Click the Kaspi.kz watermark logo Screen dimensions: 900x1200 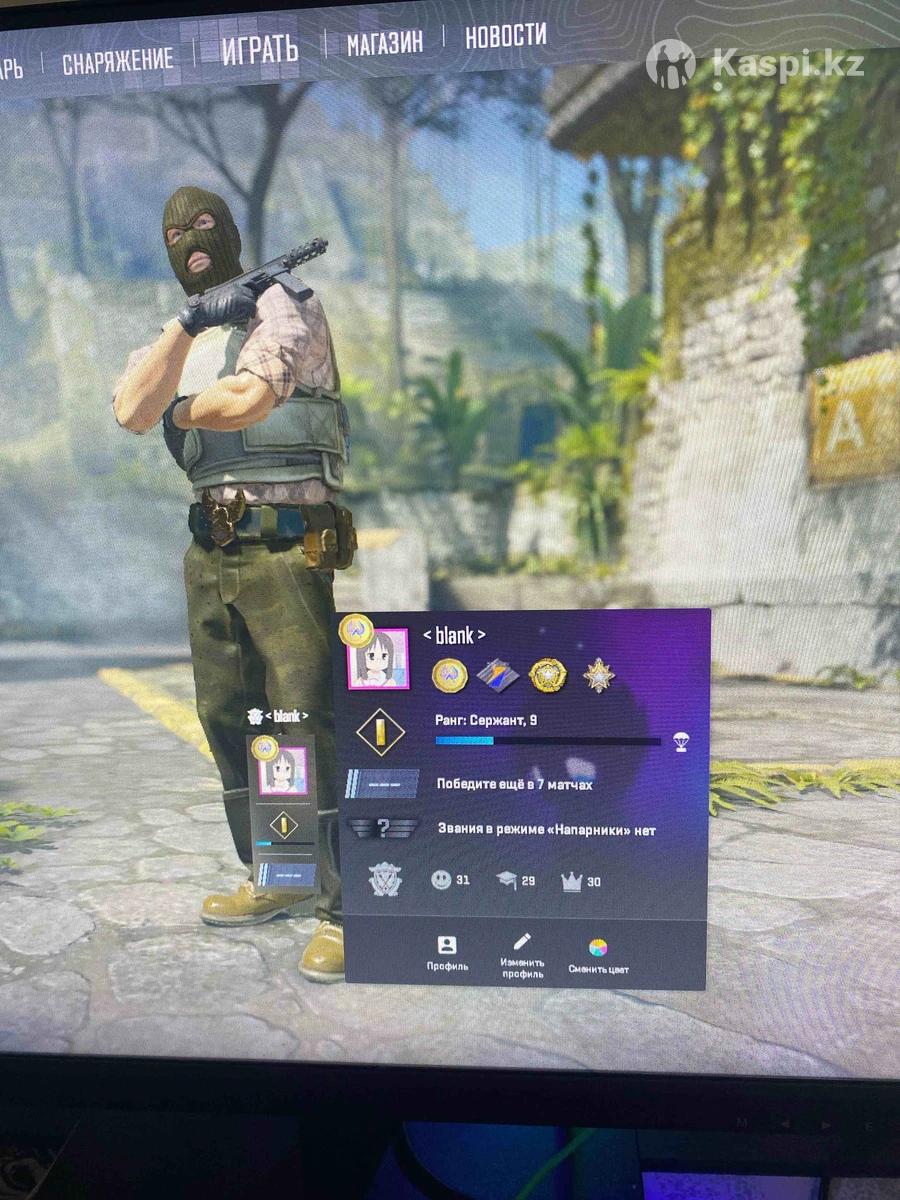point(760,64)
